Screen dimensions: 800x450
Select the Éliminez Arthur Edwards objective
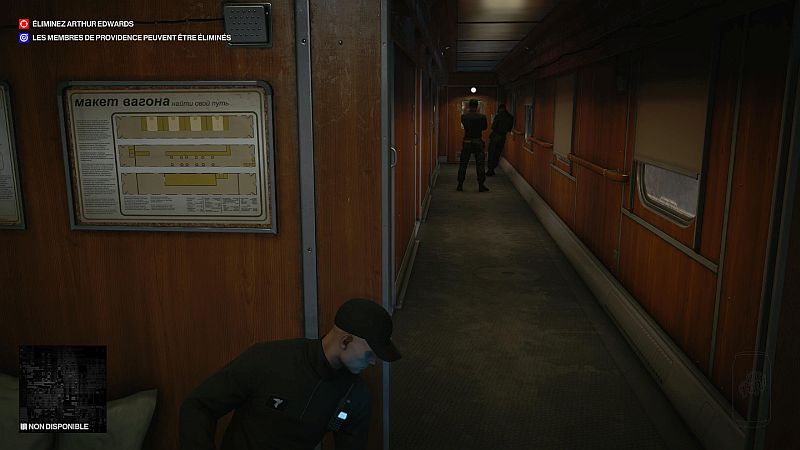[86, 23]
